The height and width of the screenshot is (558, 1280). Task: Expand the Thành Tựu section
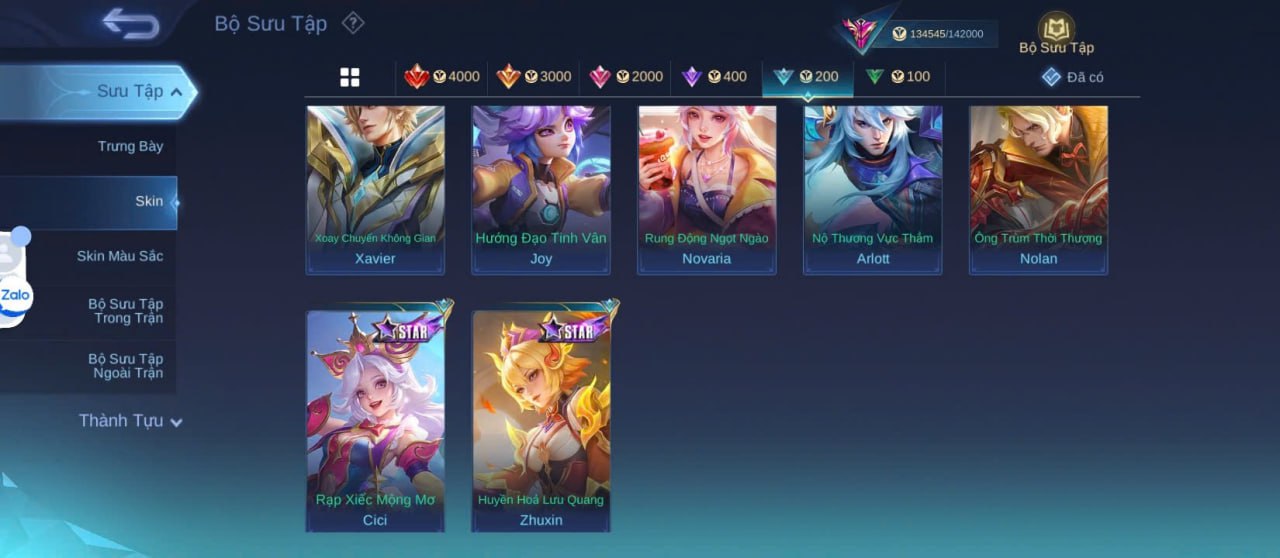pos(130,421)
